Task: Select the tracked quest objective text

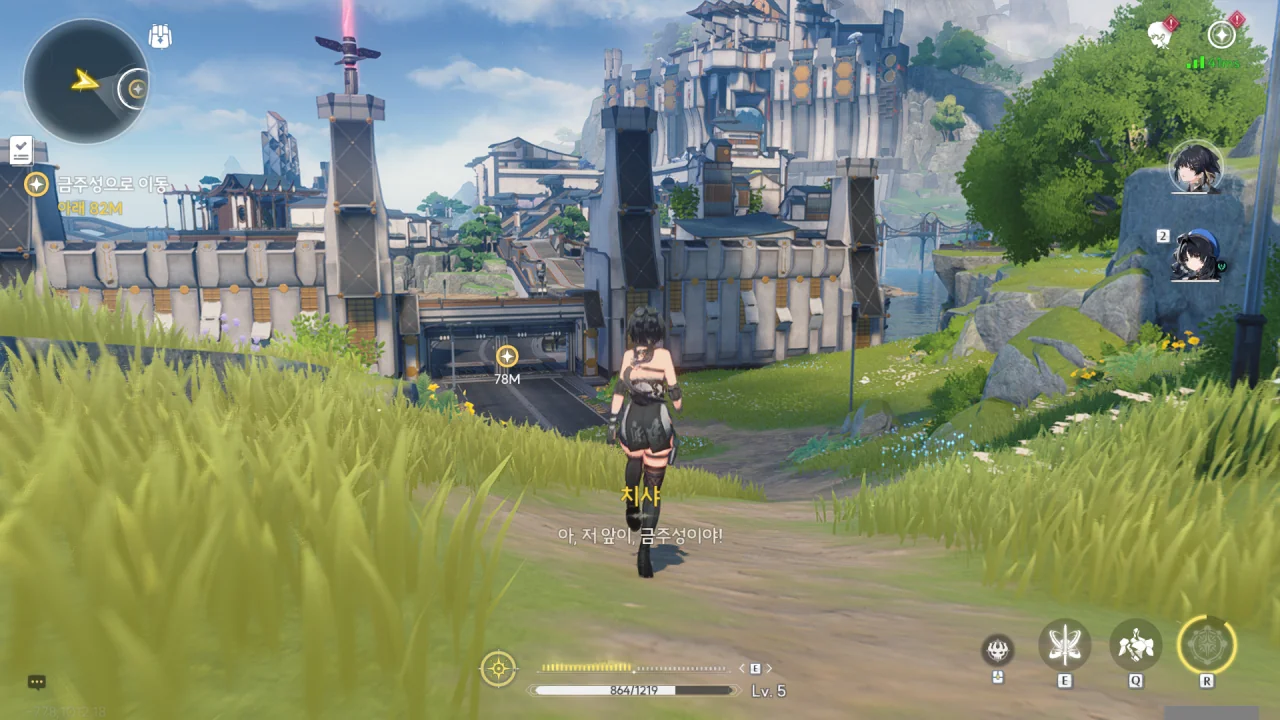Action: (x=111, y=184)
